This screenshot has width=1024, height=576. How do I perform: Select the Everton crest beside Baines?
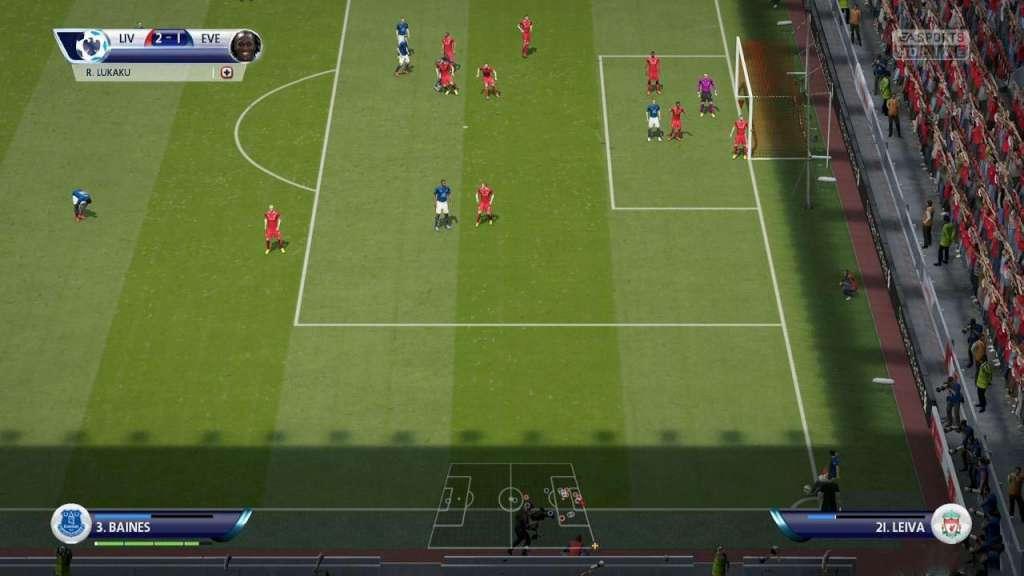click(x=71, y=523)
